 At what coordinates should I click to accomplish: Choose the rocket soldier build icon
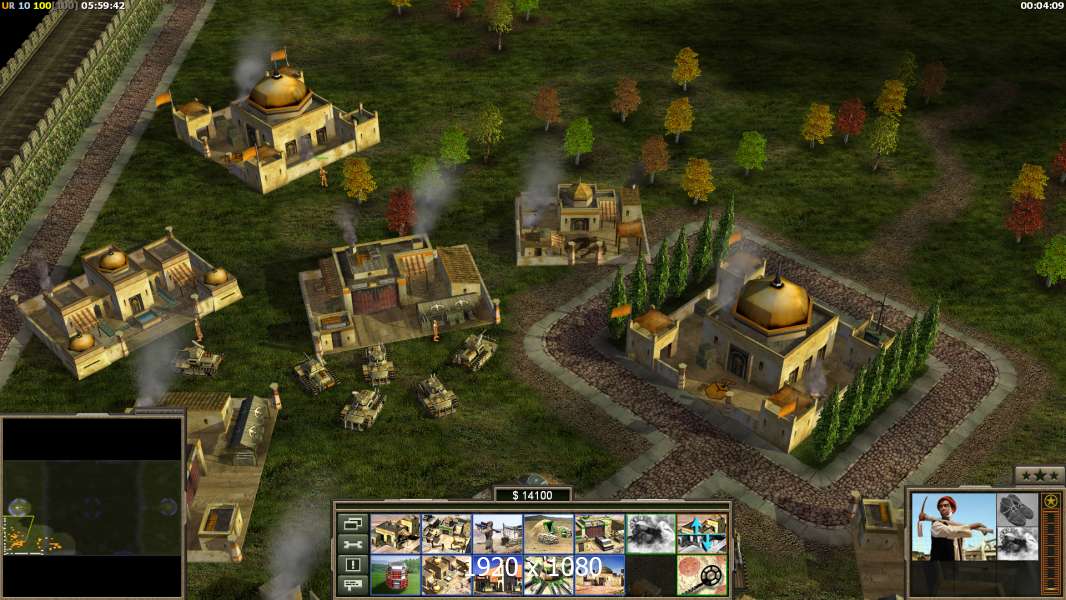click(x=497, y=533)
